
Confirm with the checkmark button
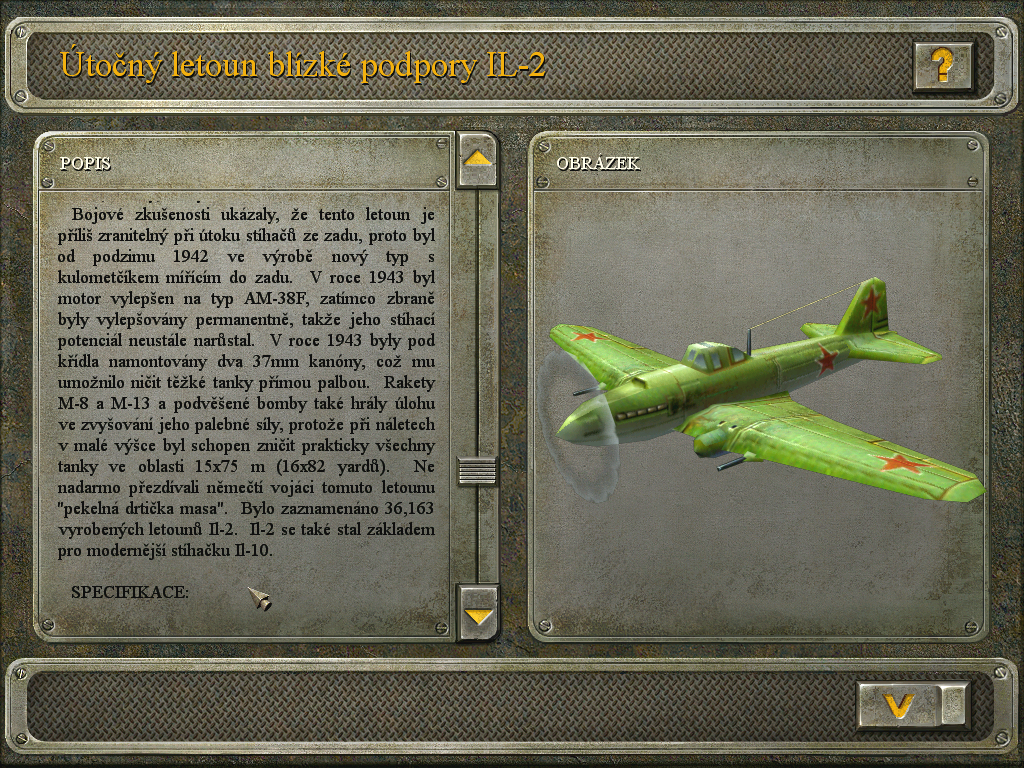pos(901,706)
